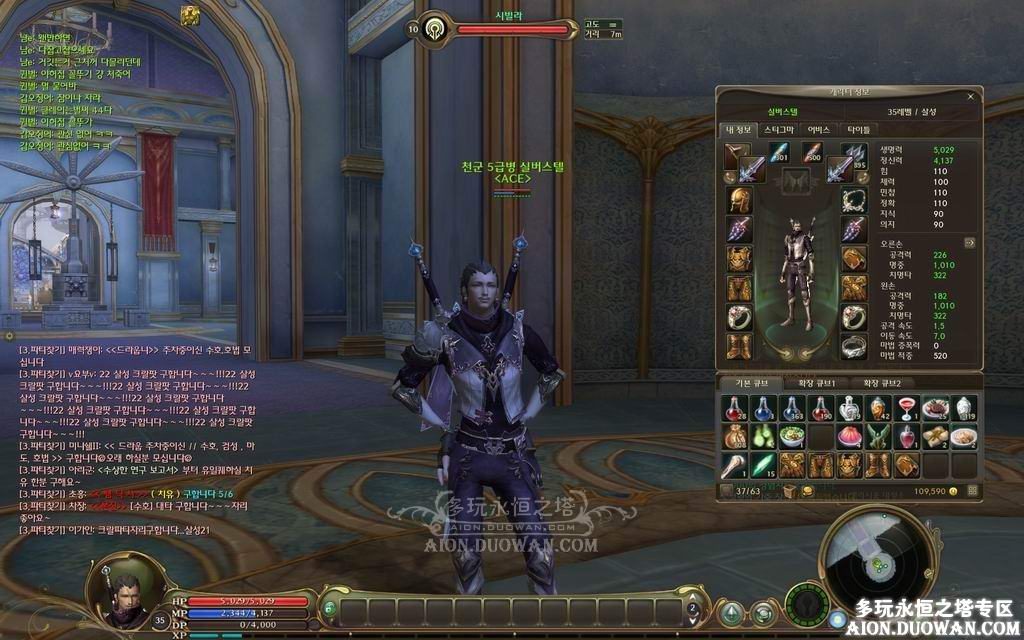The height and width of the screenshot is (640, 1024).
Task: Select the 타이틀 tab
Action: pyautogui.click(x=858, y=129)
